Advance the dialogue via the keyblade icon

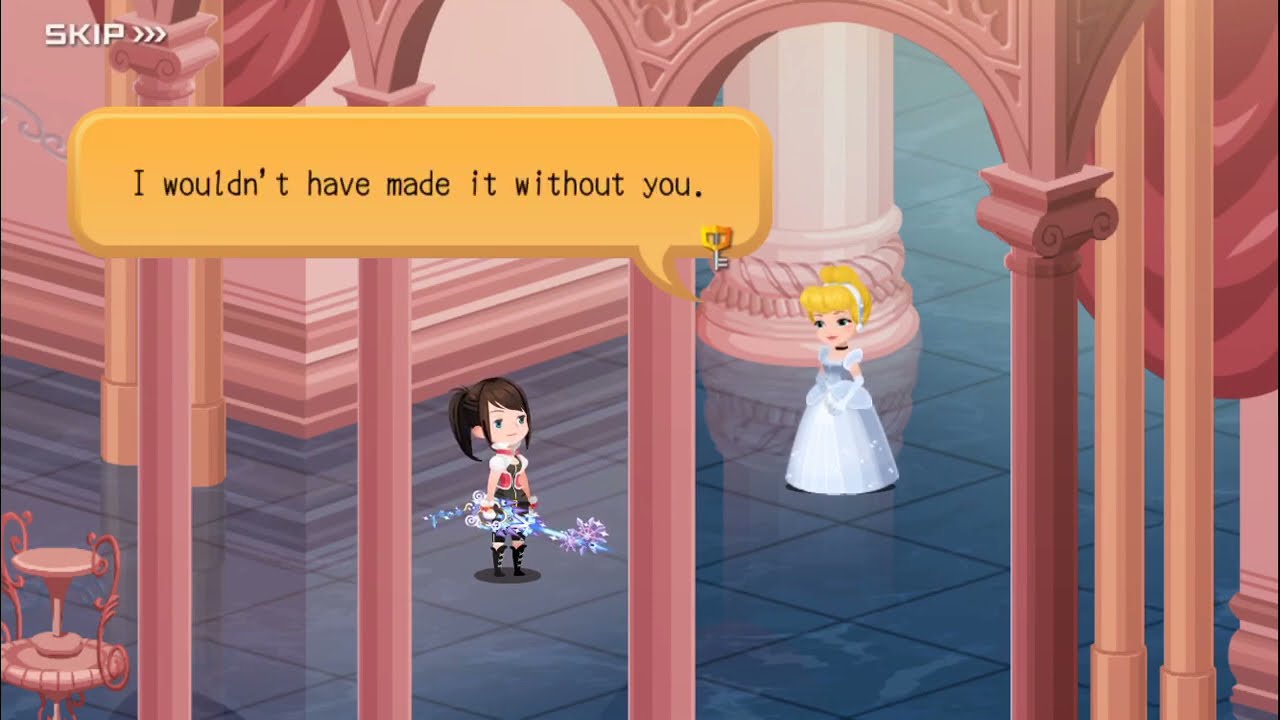pos(717,247)
